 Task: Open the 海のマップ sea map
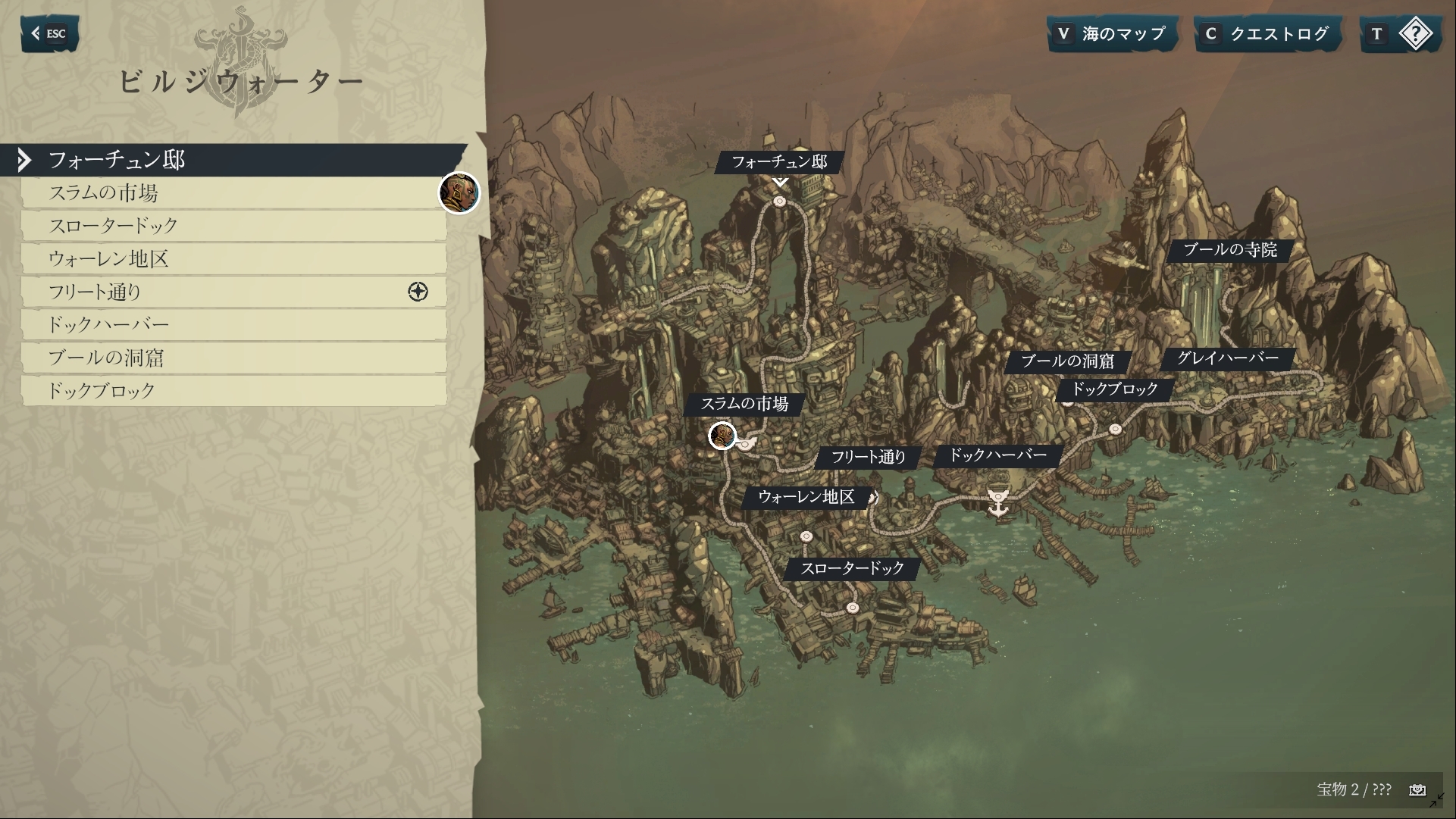click(x=1113, y=34)
